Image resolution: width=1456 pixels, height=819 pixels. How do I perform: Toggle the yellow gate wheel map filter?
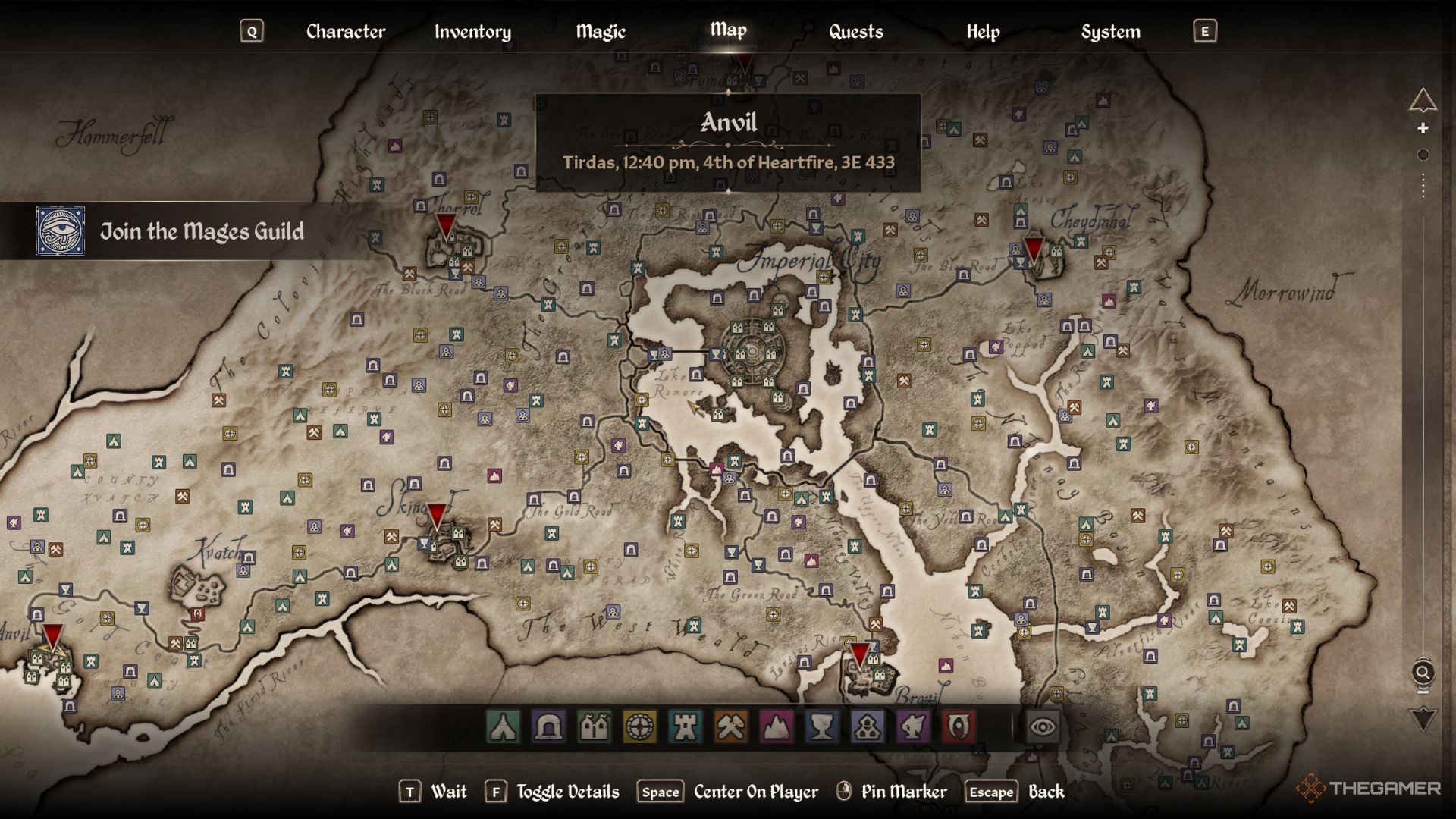[639, 726]
